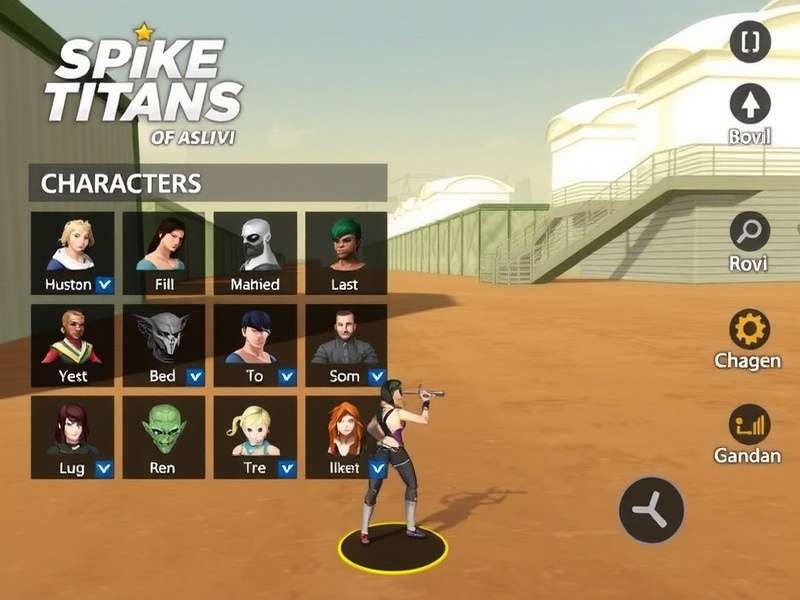Click the Bovil up-arrow button
This screenshot has width=800, height=600.
750,105
